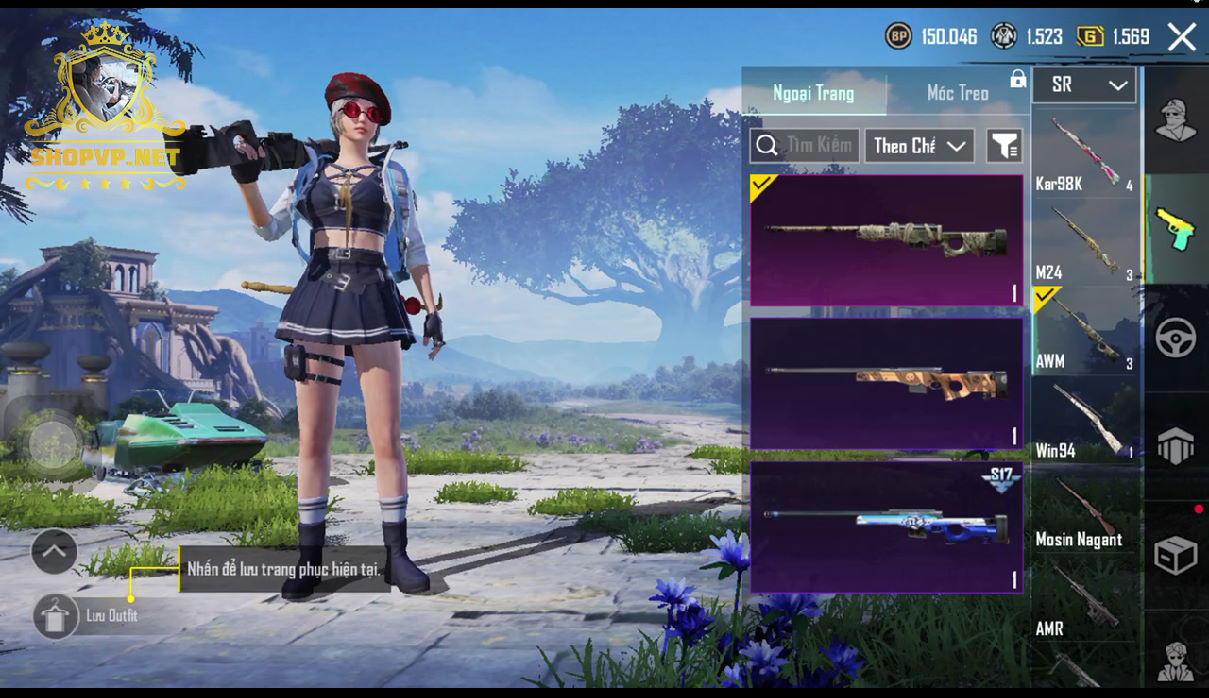Open the vehicle steering wheel category
Image resolution: width=1209 pixels, height=698 pixels.
pyautogui.click(x=1176, y=338)
